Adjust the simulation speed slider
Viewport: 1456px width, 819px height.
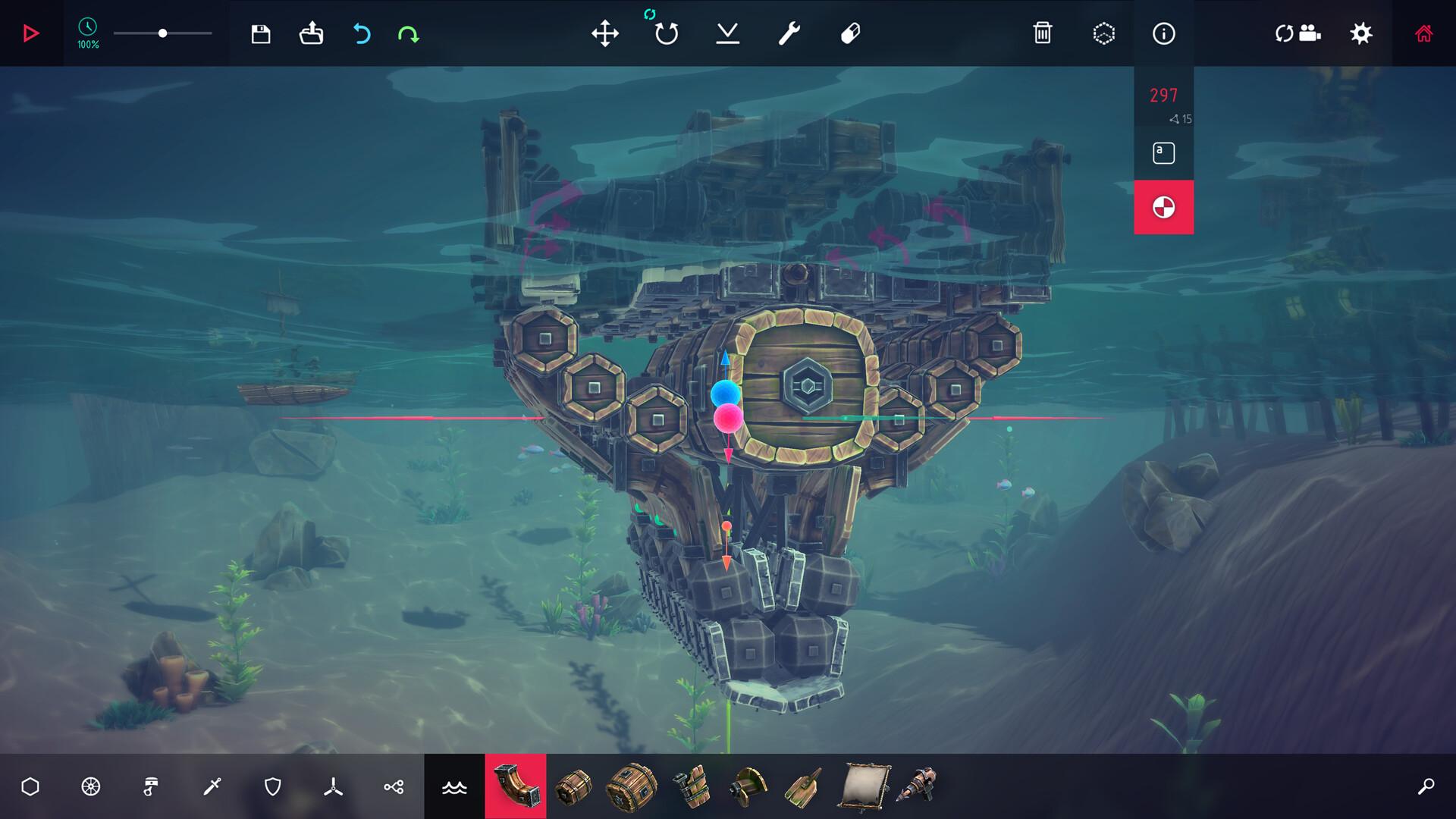[163, 33]
